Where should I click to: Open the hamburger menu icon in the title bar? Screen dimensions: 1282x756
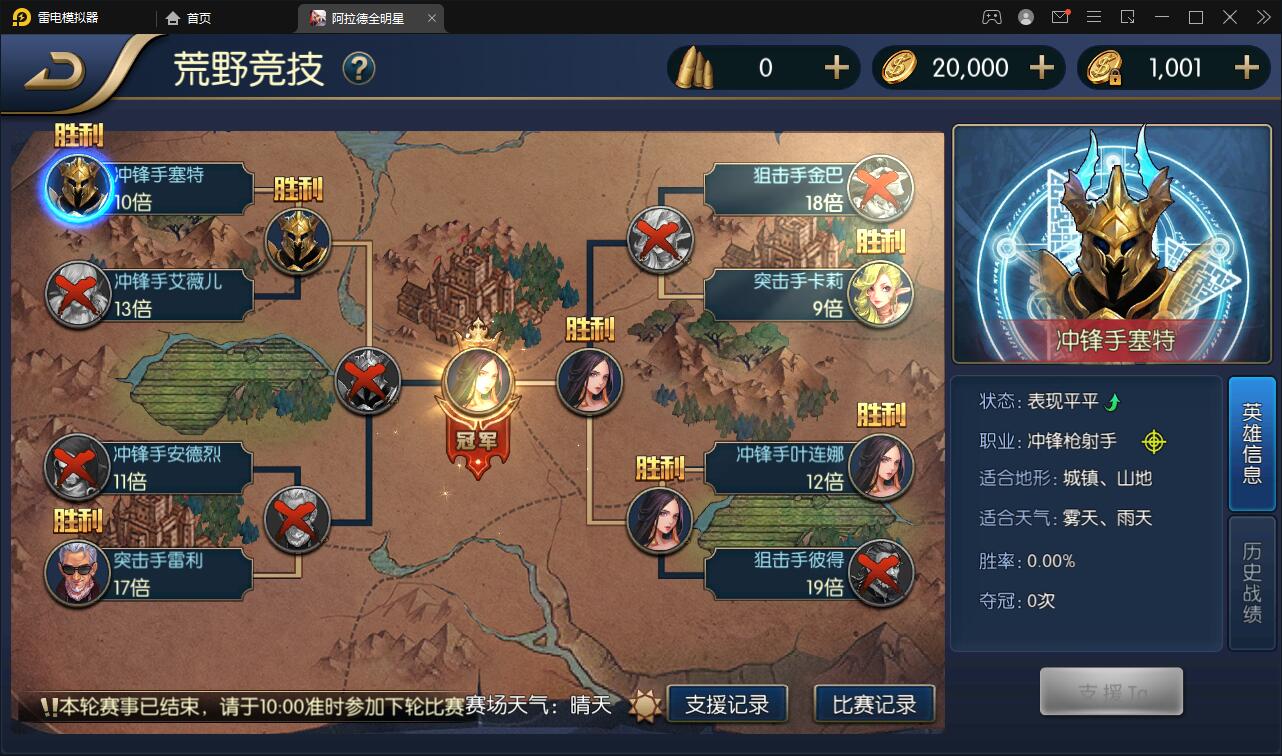[x=1094, y=17]
